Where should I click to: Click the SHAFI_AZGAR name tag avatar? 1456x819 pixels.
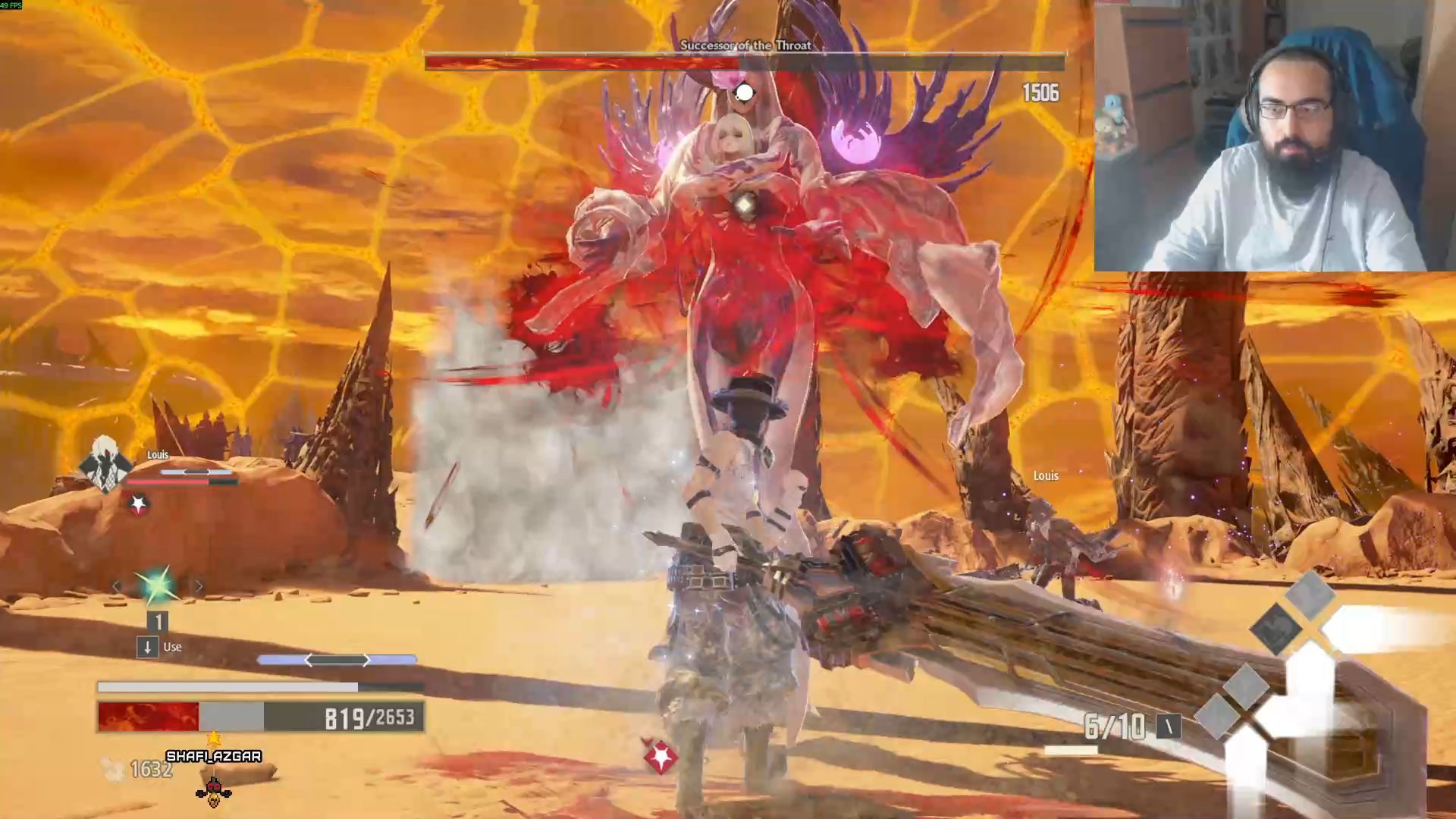pyautogui.click(x=214, y=791)
